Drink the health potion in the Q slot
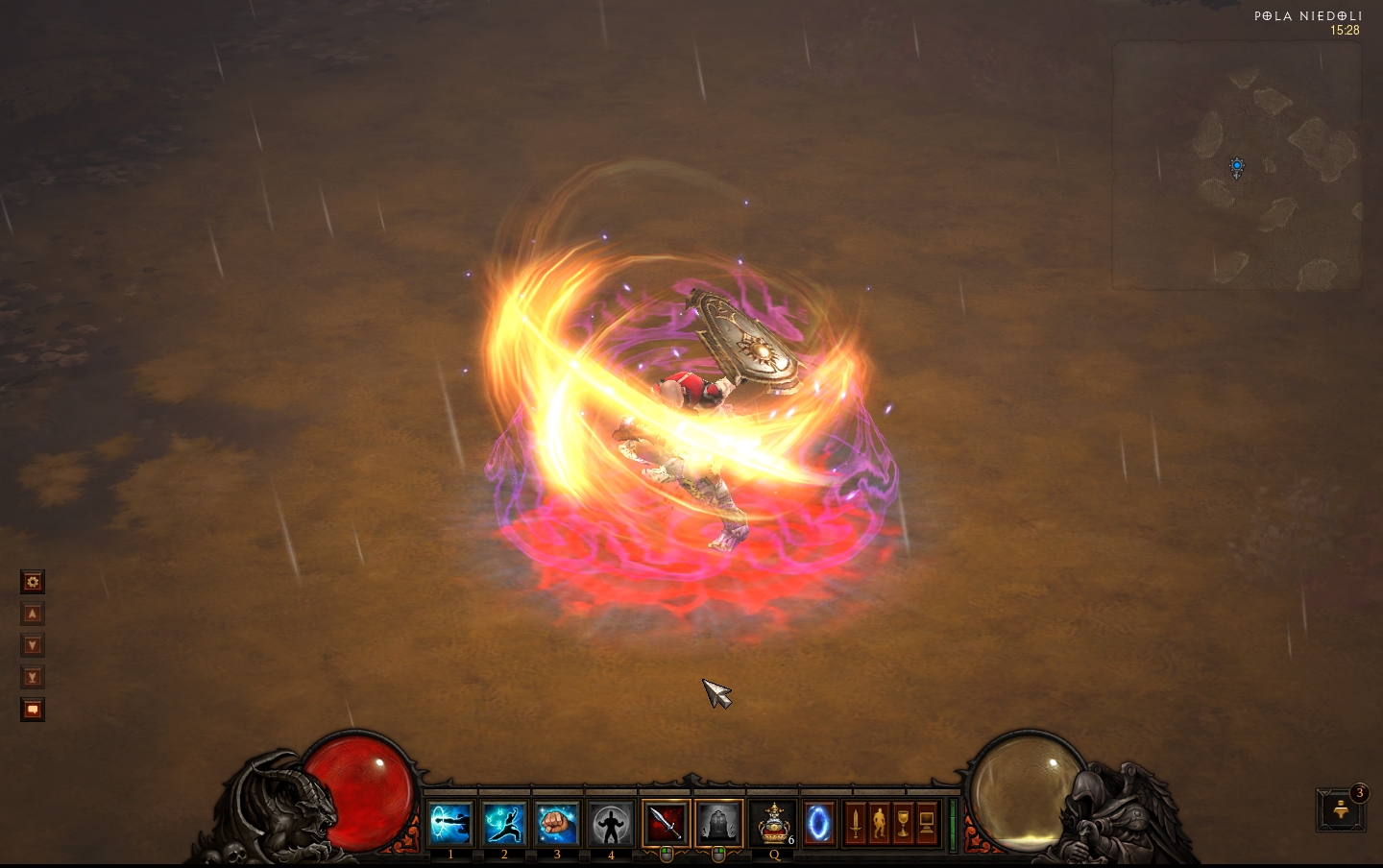 tap(773, 824)
